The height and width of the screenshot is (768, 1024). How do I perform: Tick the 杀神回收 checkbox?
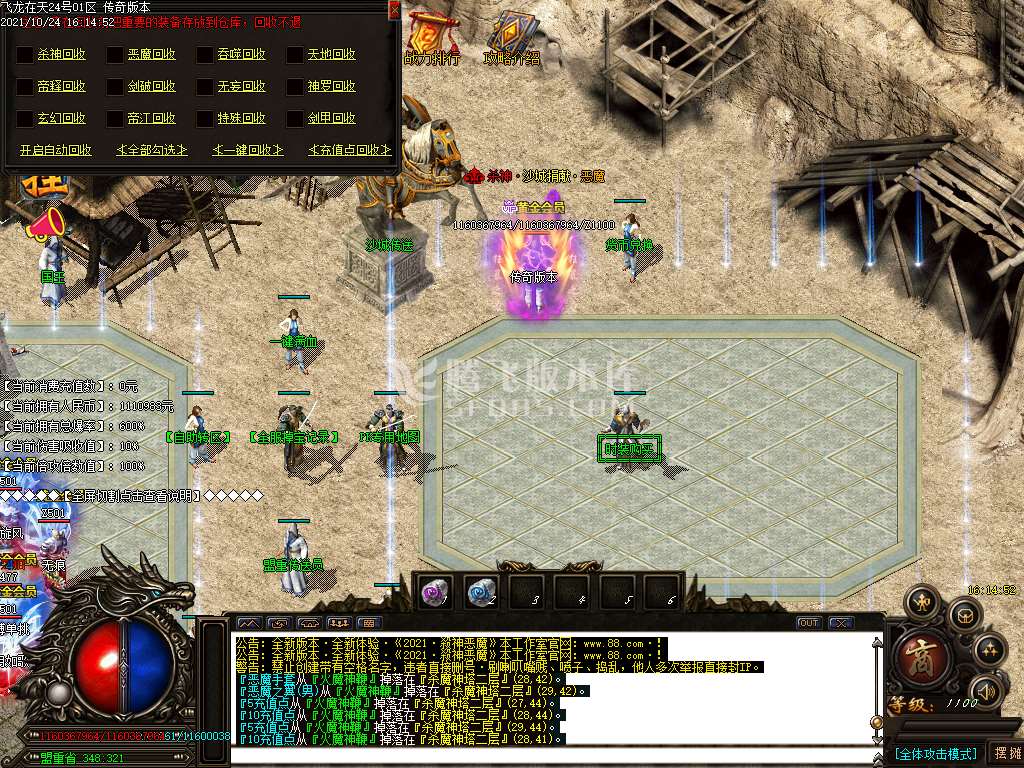[25, 55]
